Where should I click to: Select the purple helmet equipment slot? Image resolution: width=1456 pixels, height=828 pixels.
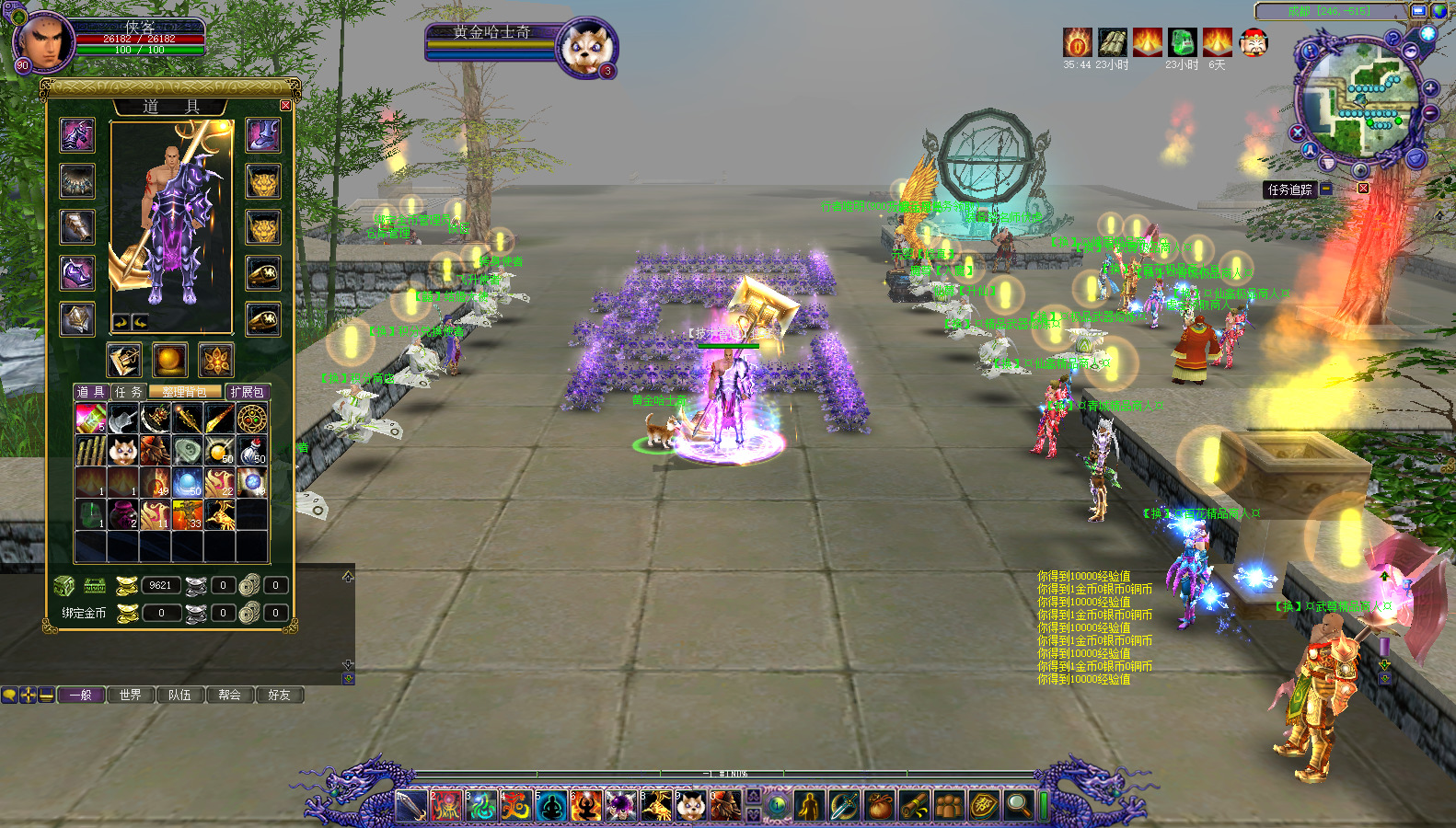point(77,135)
